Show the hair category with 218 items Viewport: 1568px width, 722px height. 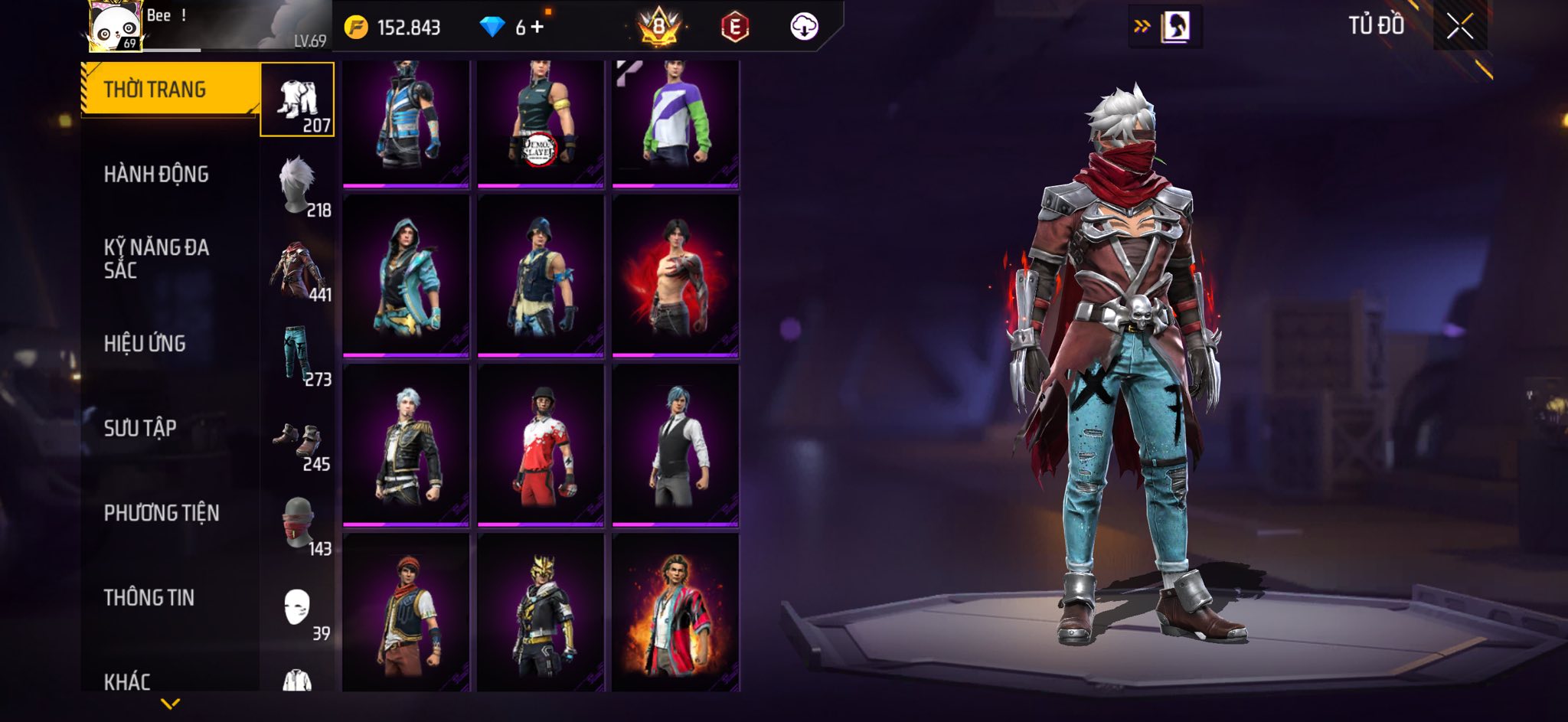[297, 185]
